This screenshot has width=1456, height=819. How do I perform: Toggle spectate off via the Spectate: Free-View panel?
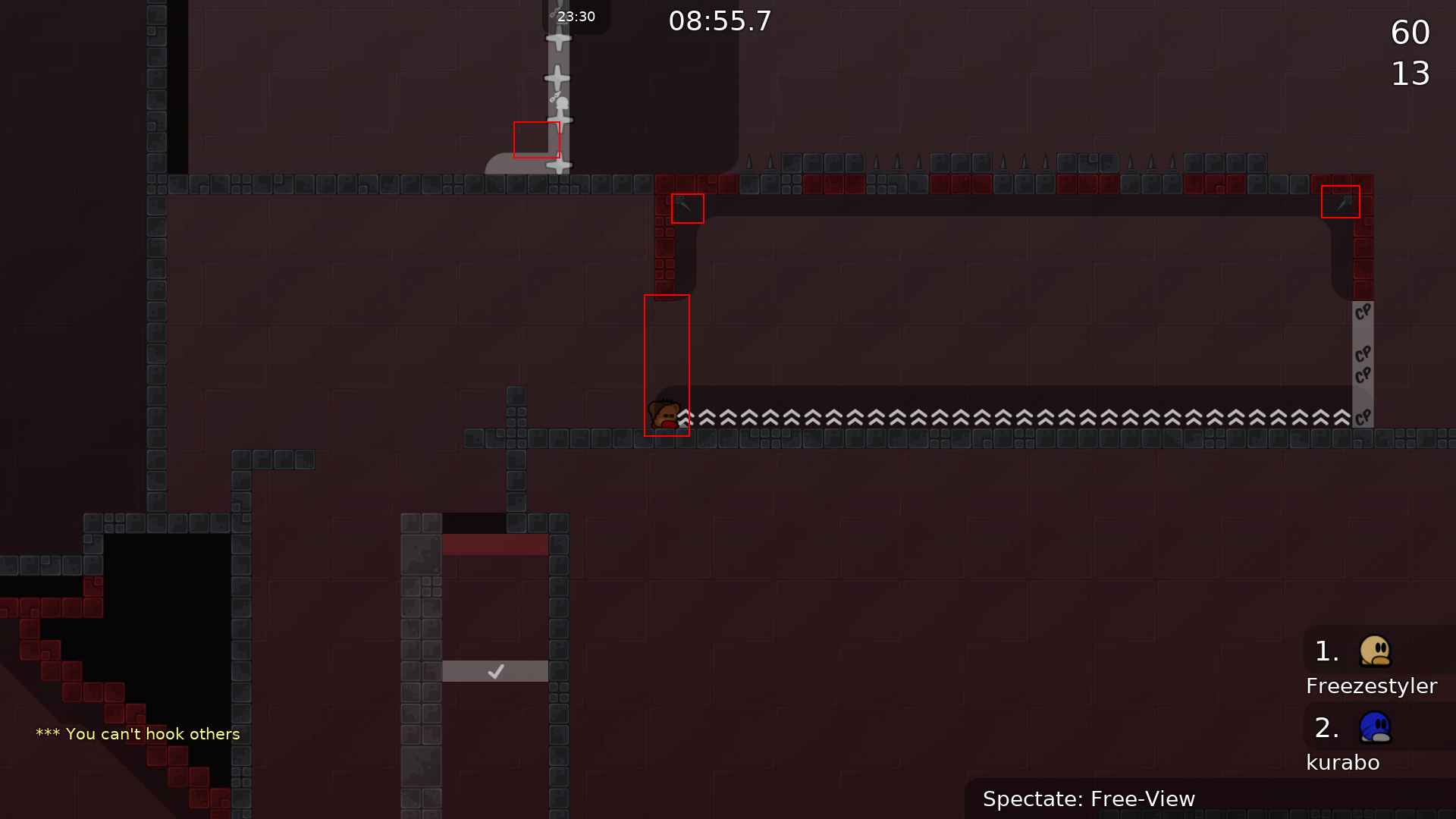(x=1090, y=799)
